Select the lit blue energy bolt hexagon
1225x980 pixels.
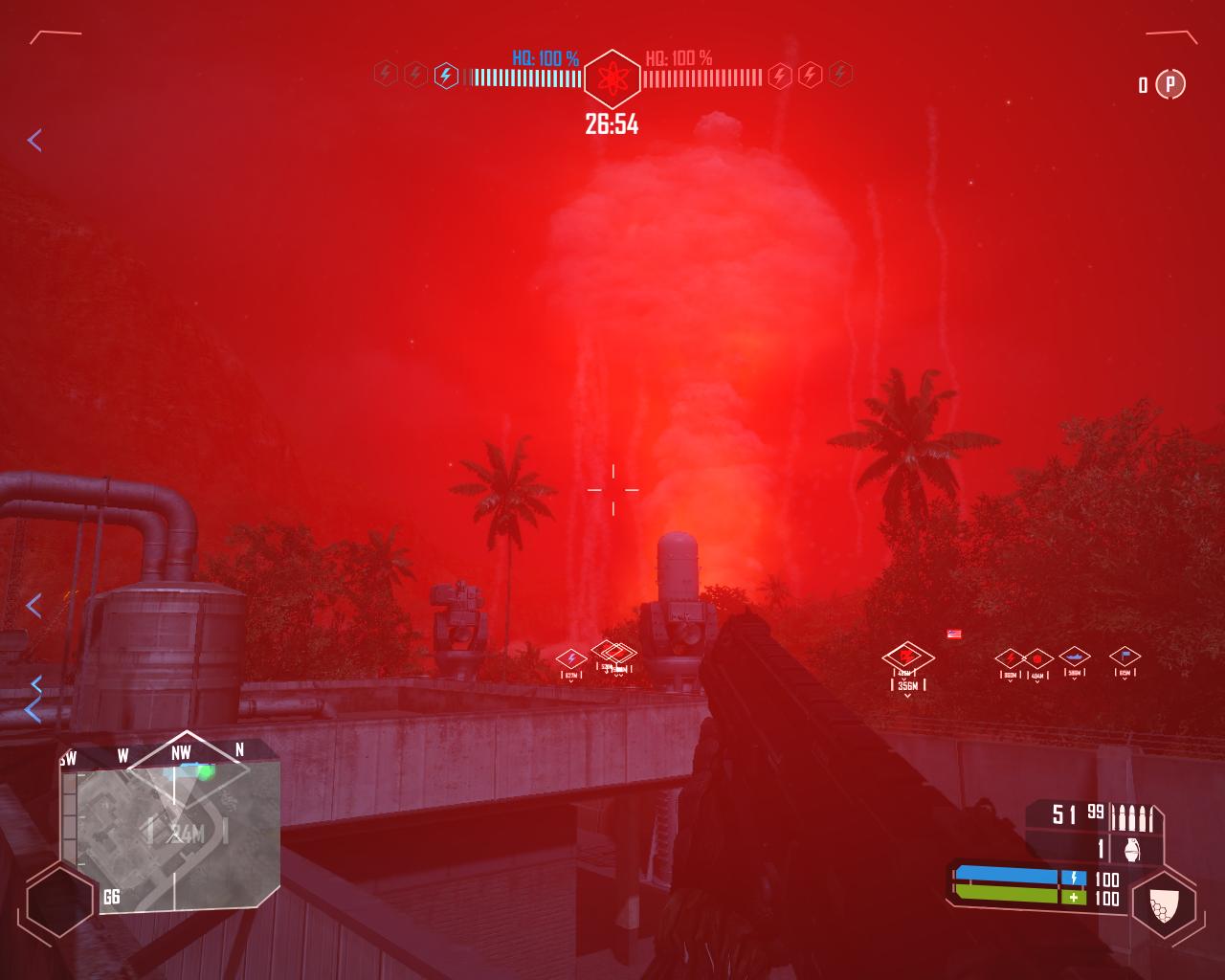point(445,75)
